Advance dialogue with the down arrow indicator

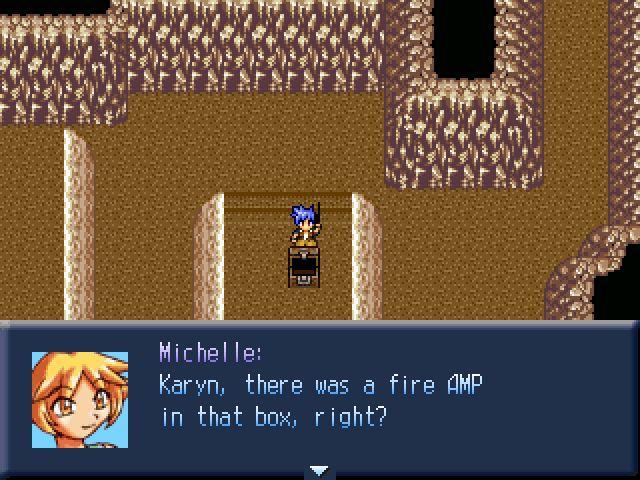319,470
